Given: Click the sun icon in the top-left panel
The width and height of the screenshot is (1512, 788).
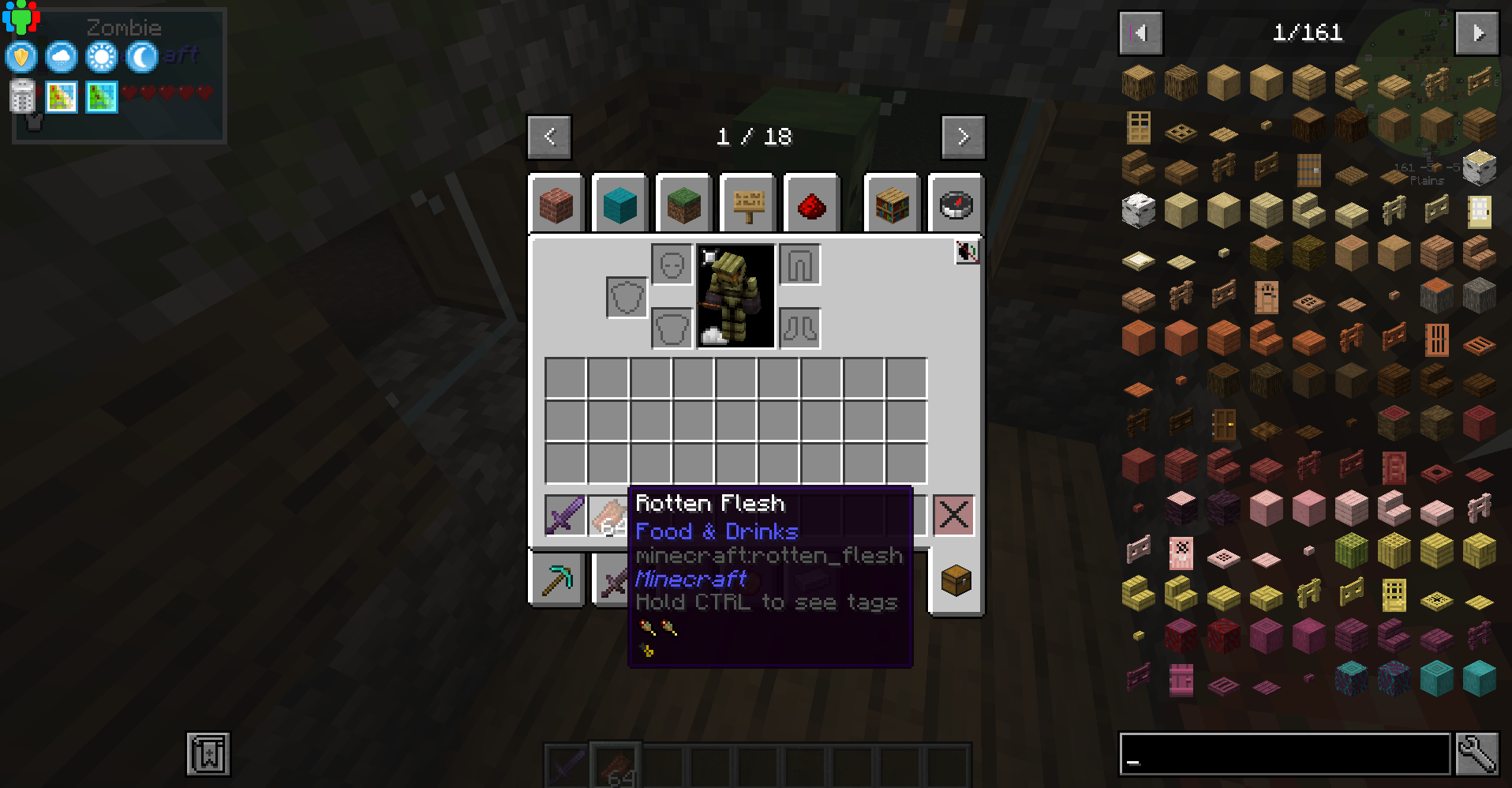Looking at the screenshot, I should point(100,57).
